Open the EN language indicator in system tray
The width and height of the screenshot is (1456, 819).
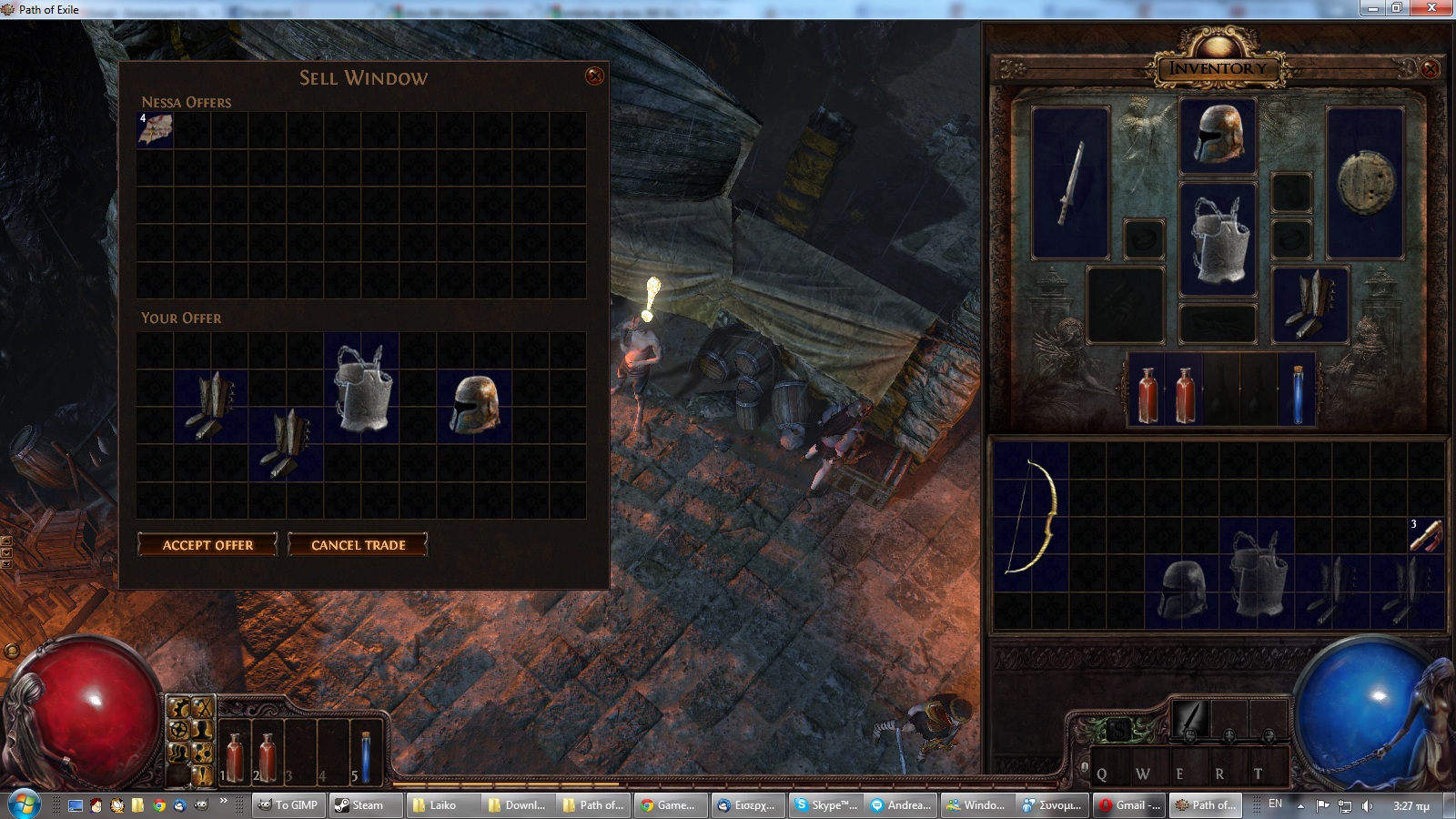point(1274,804)
